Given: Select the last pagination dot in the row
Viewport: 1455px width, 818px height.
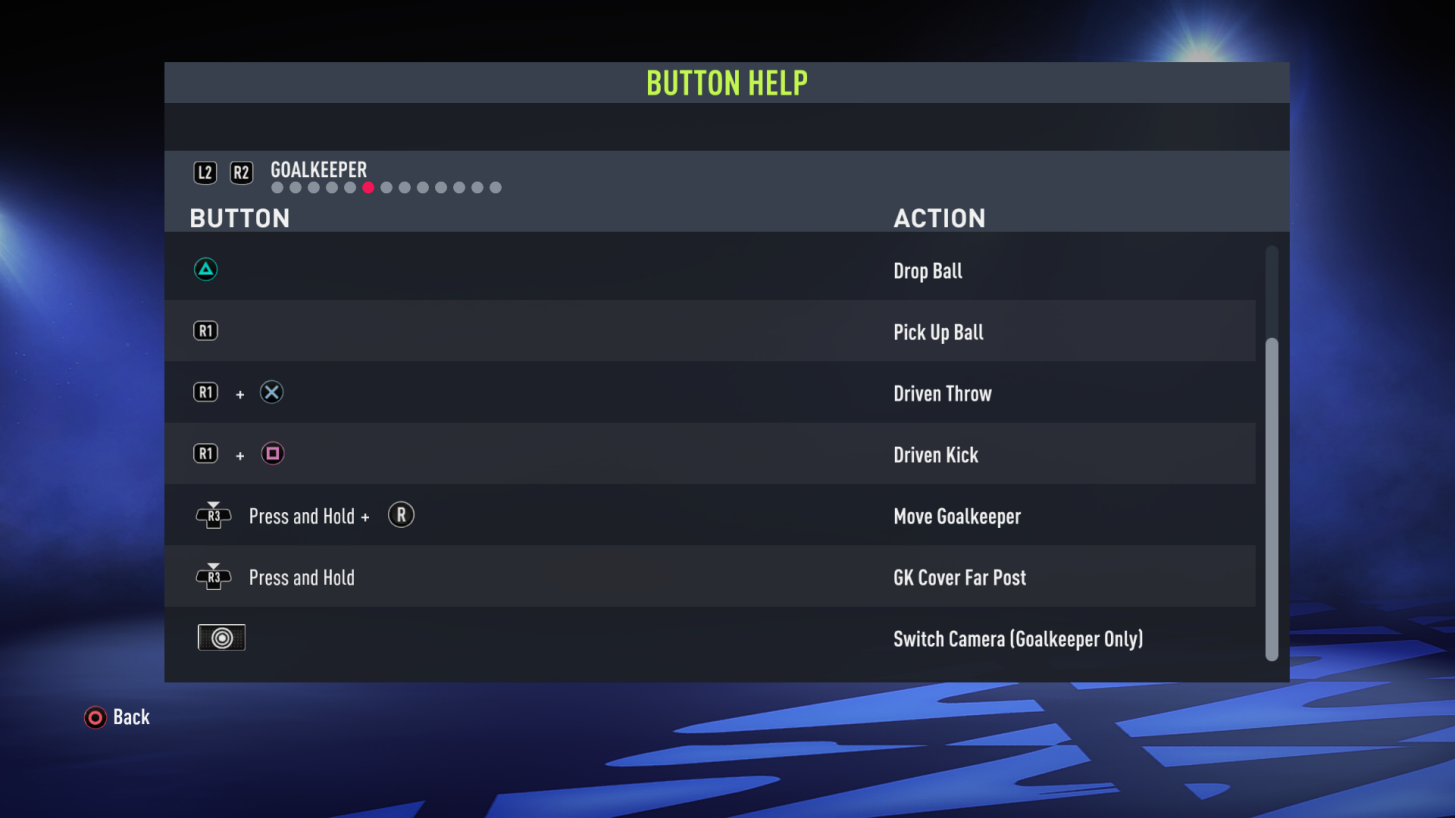Looking at the screenshot, I should coord(495,187).
